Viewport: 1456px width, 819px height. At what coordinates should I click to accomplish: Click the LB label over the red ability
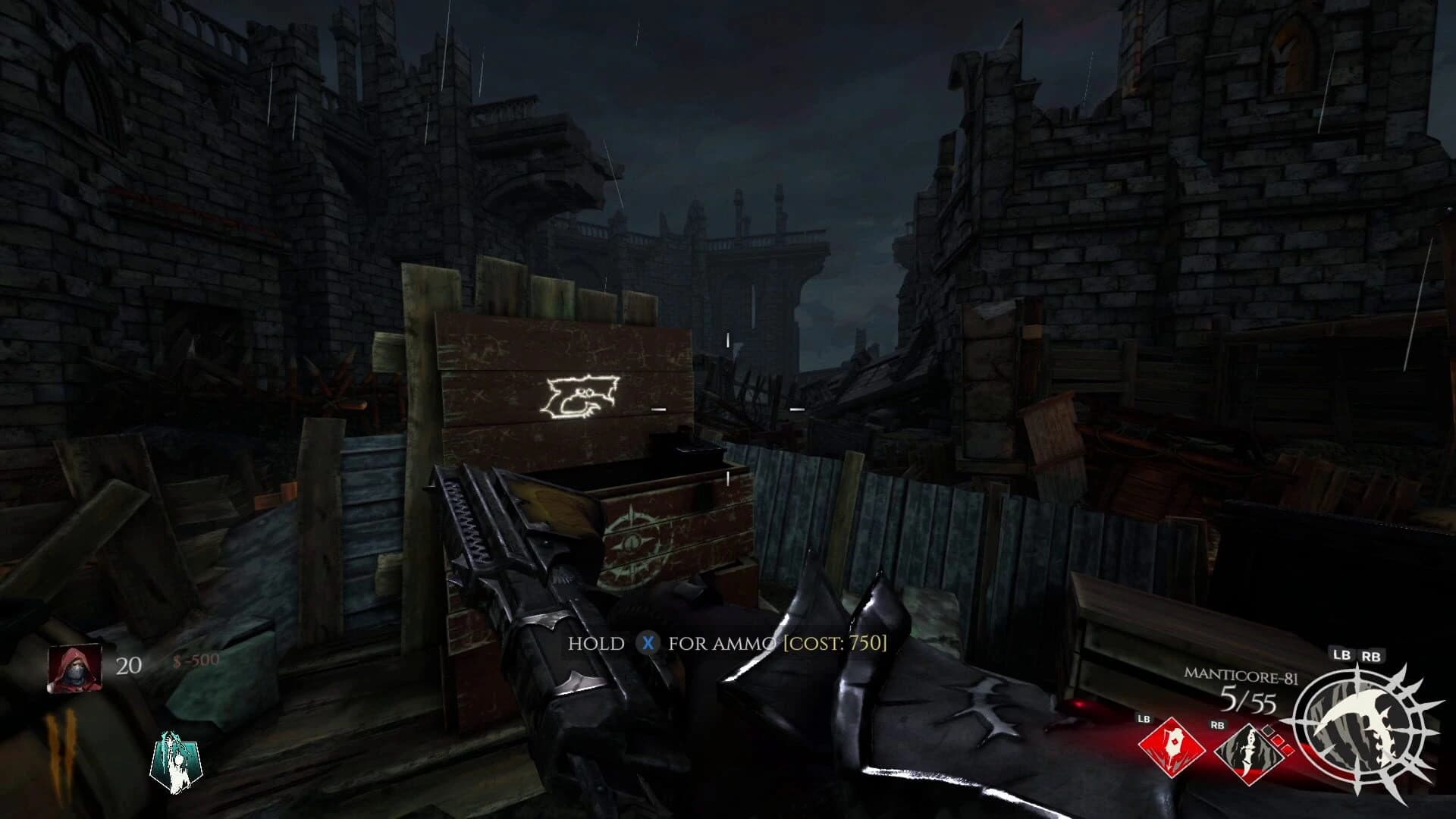pyautogui.click(x=1144, y=720)
